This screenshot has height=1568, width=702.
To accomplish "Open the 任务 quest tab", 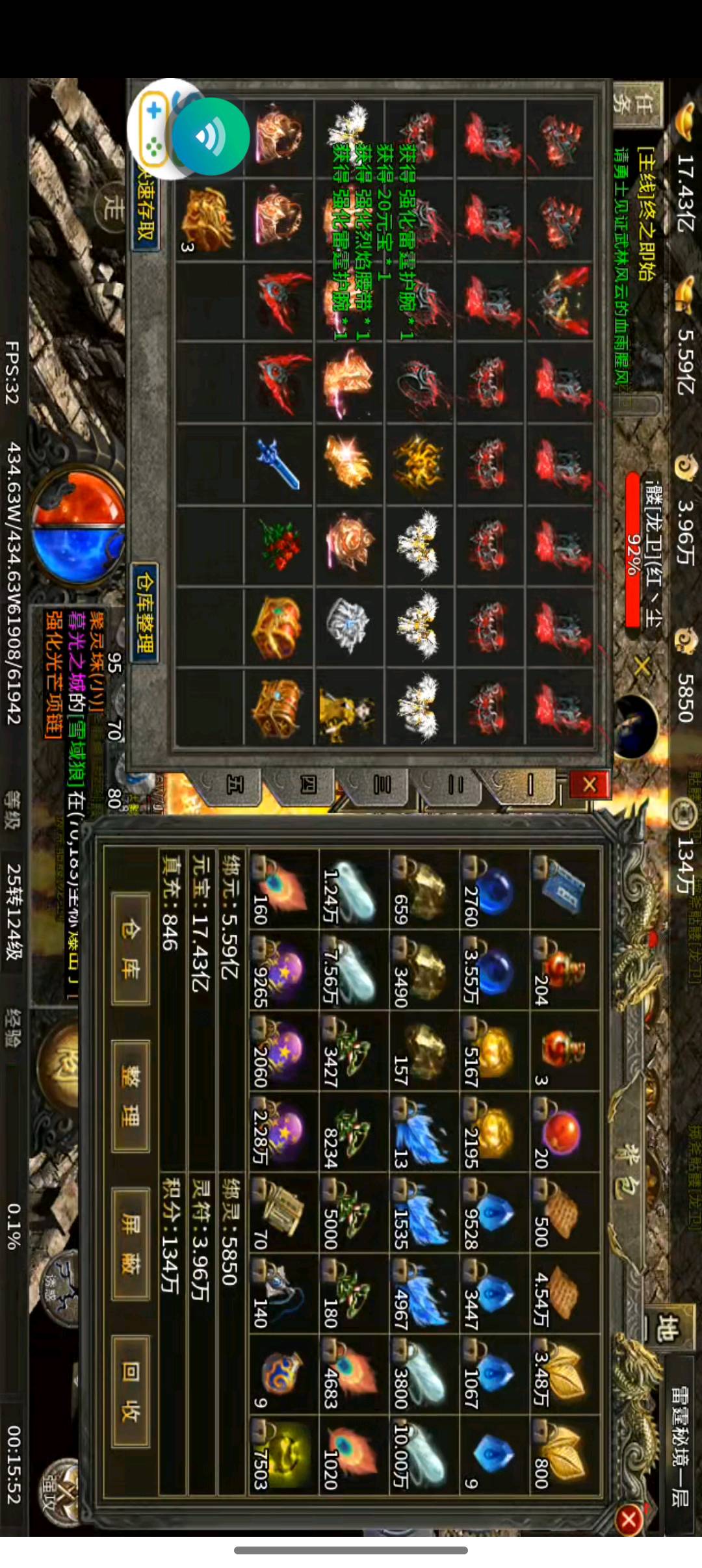I will coord(638,105).
